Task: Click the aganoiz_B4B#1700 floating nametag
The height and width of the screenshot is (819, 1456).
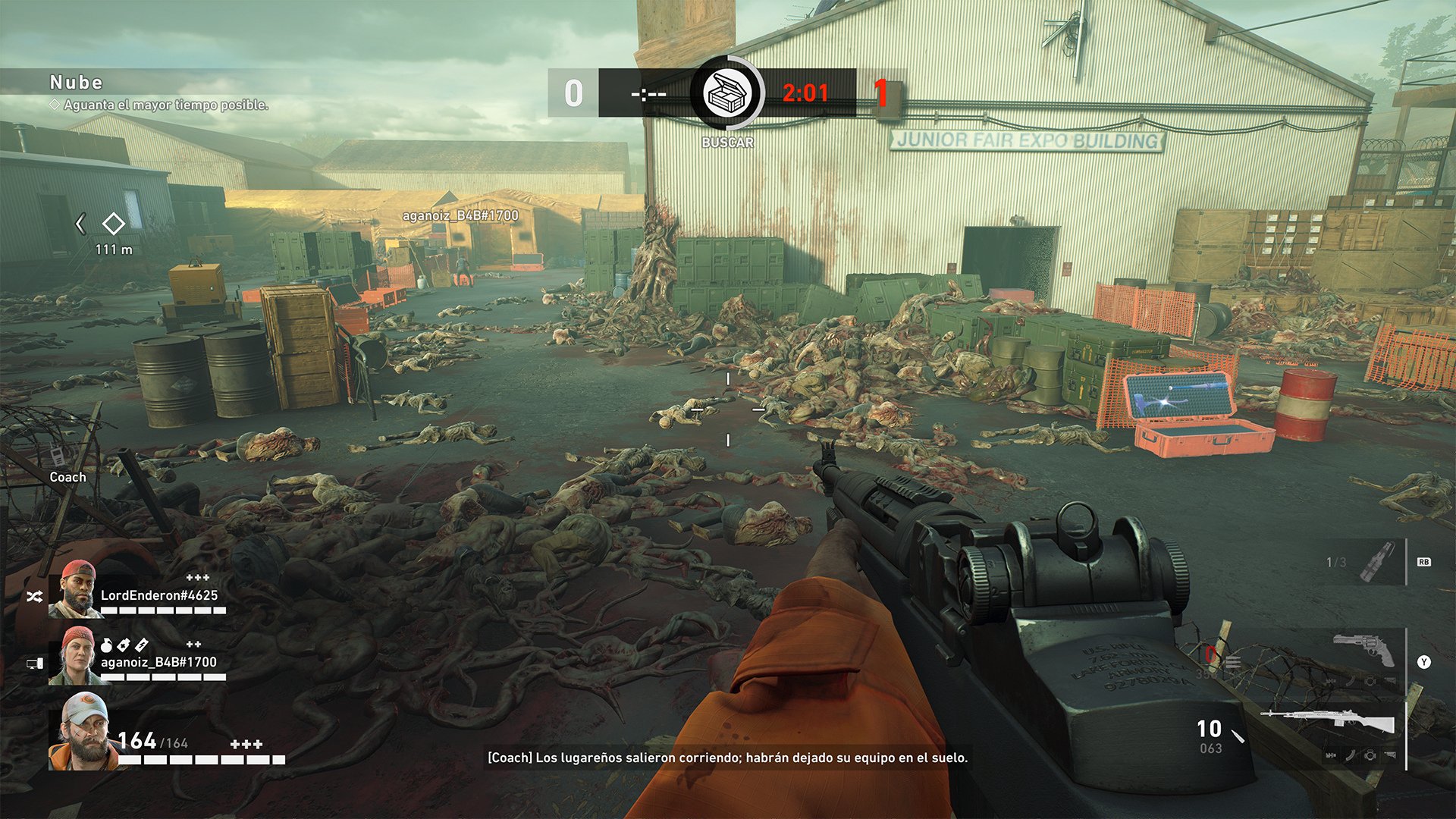Action: click(x=460, y=216)
